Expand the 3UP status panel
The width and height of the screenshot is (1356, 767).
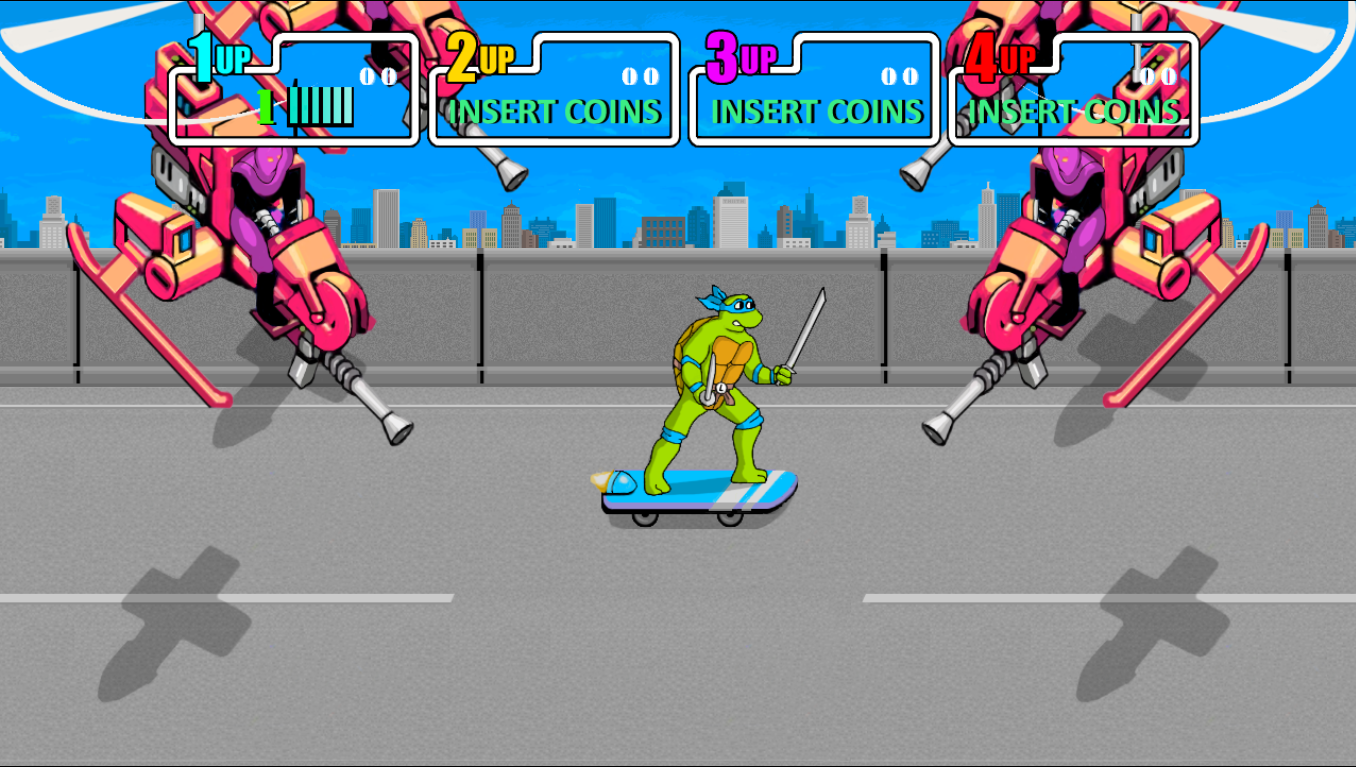[813, 90]
